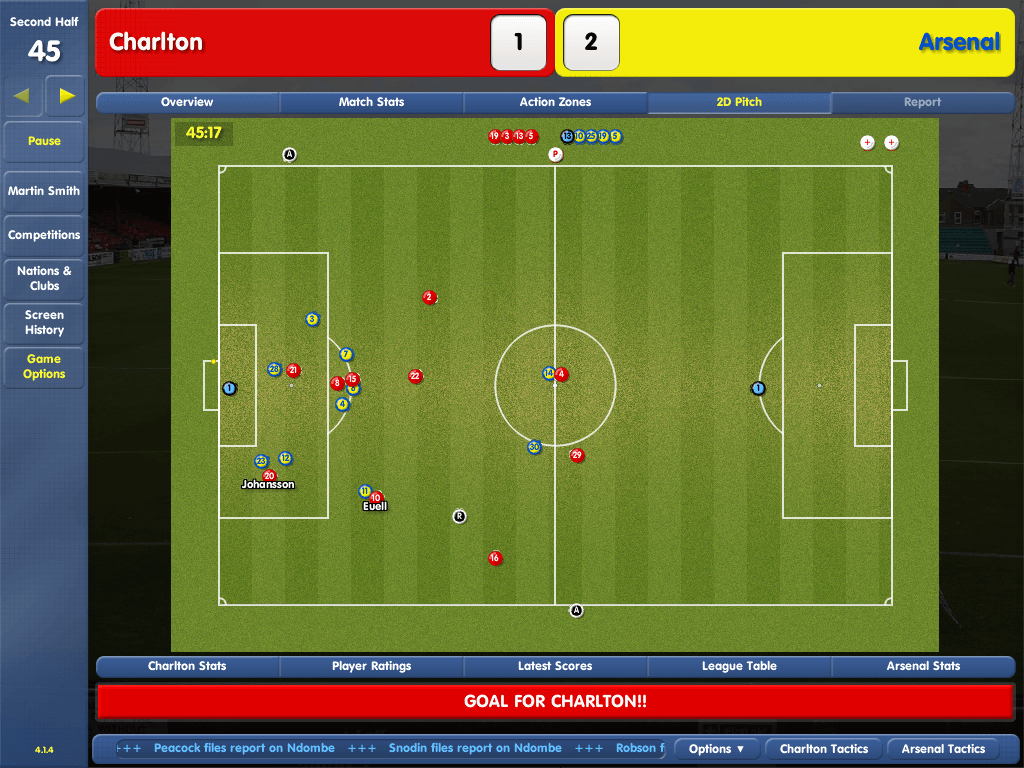Viewport: 1024px width, 768px height.
Task: Open Arsenal Tactics
Action: [943, 749]
